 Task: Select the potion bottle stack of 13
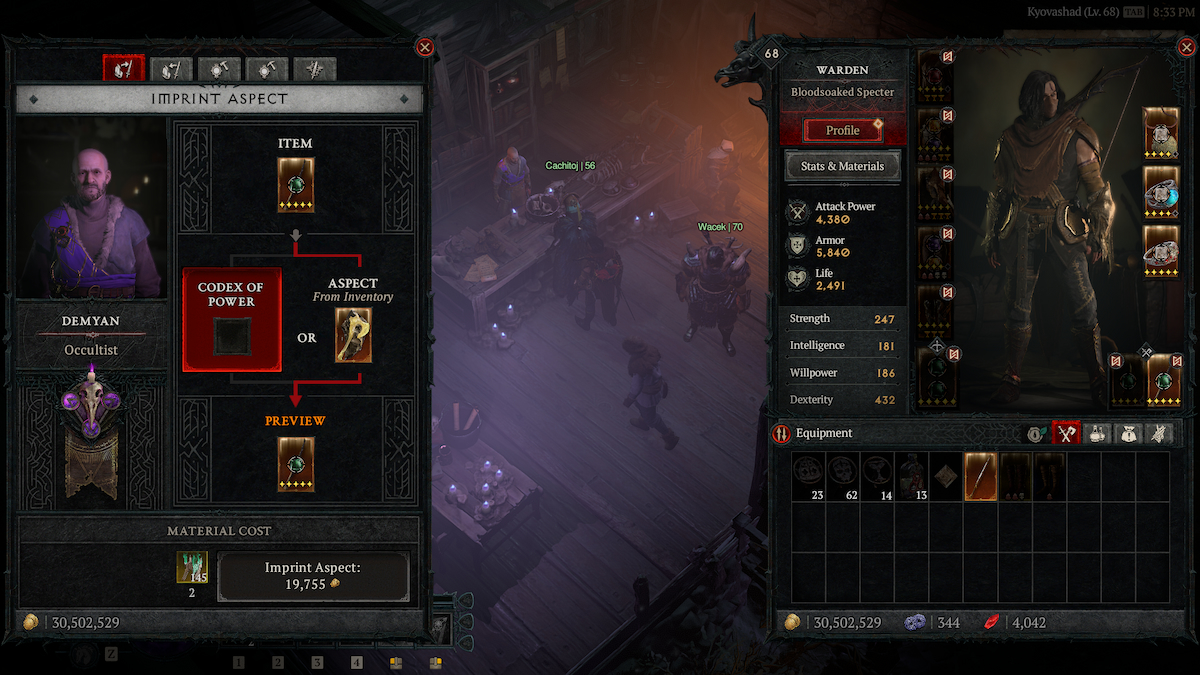pos(911,476)
